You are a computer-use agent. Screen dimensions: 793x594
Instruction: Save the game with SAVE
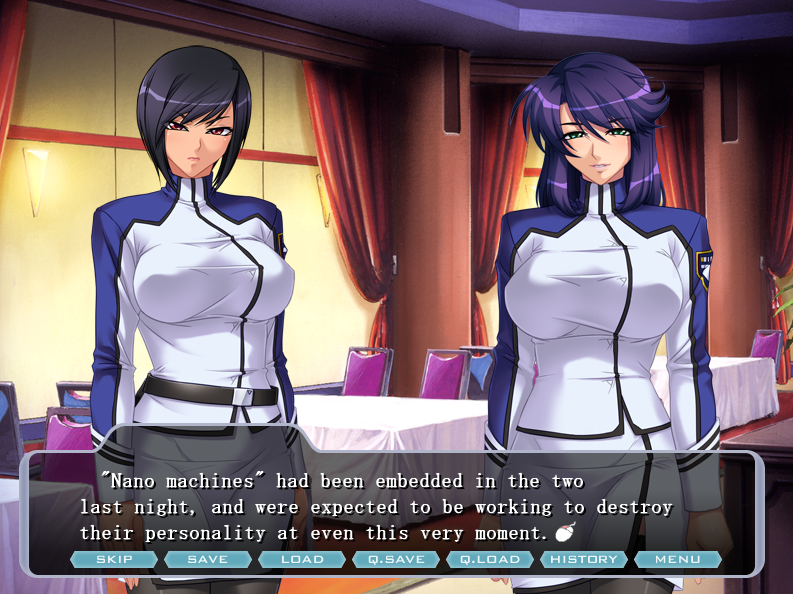point(208,560)
